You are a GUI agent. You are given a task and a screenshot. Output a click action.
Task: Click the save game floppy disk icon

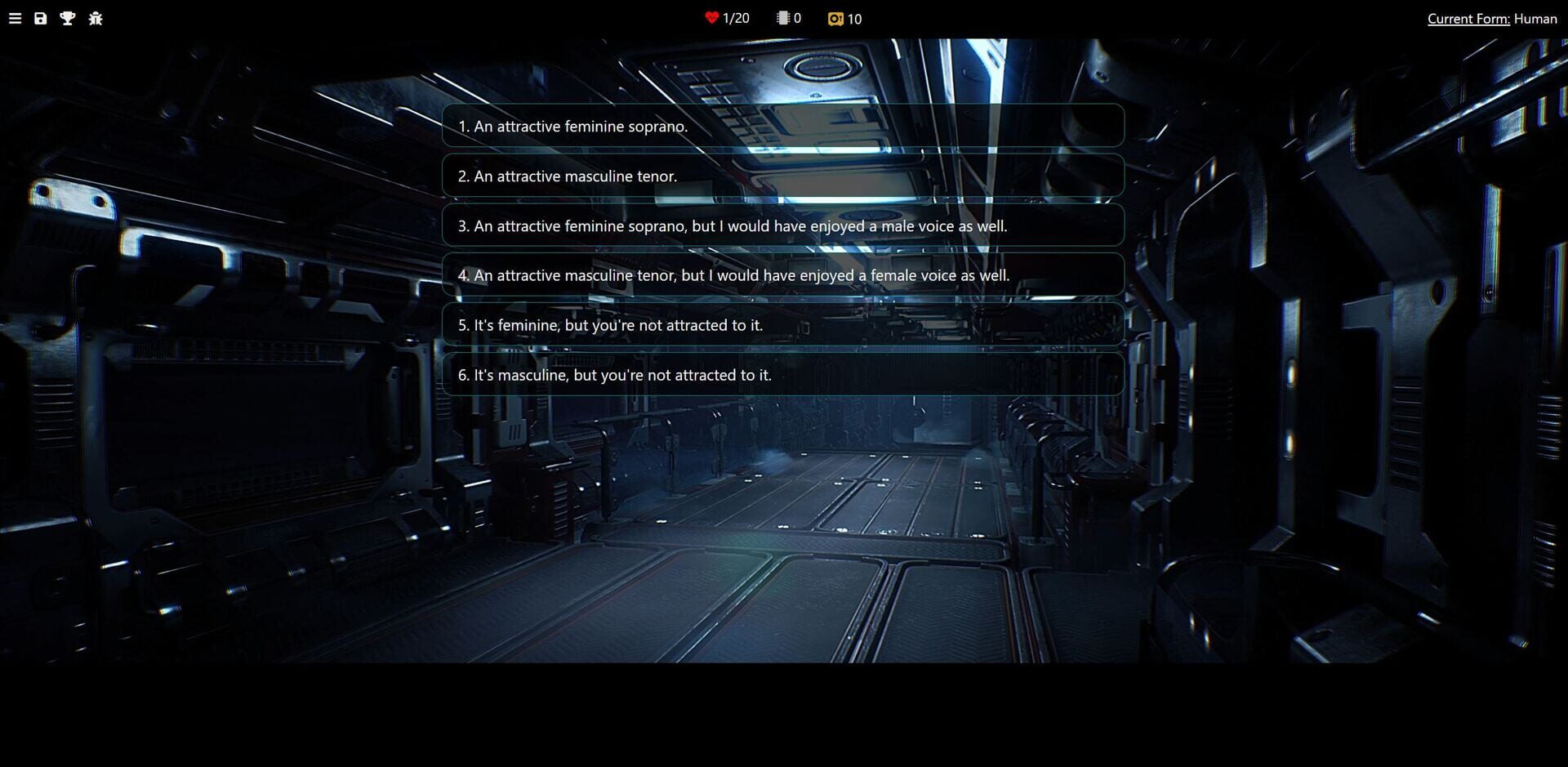click(x=40, y=18)
